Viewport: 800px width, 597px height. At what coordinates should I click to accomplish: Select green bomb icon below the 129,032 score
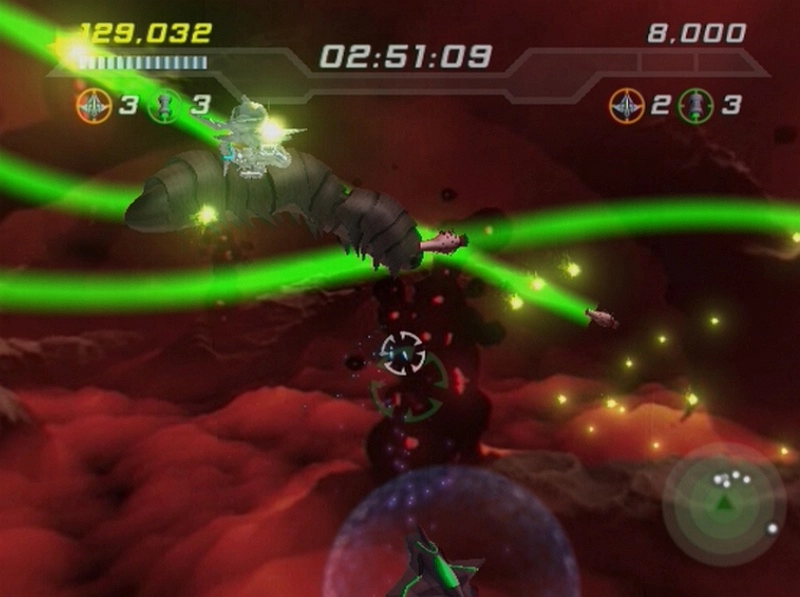tap(165, 105)
